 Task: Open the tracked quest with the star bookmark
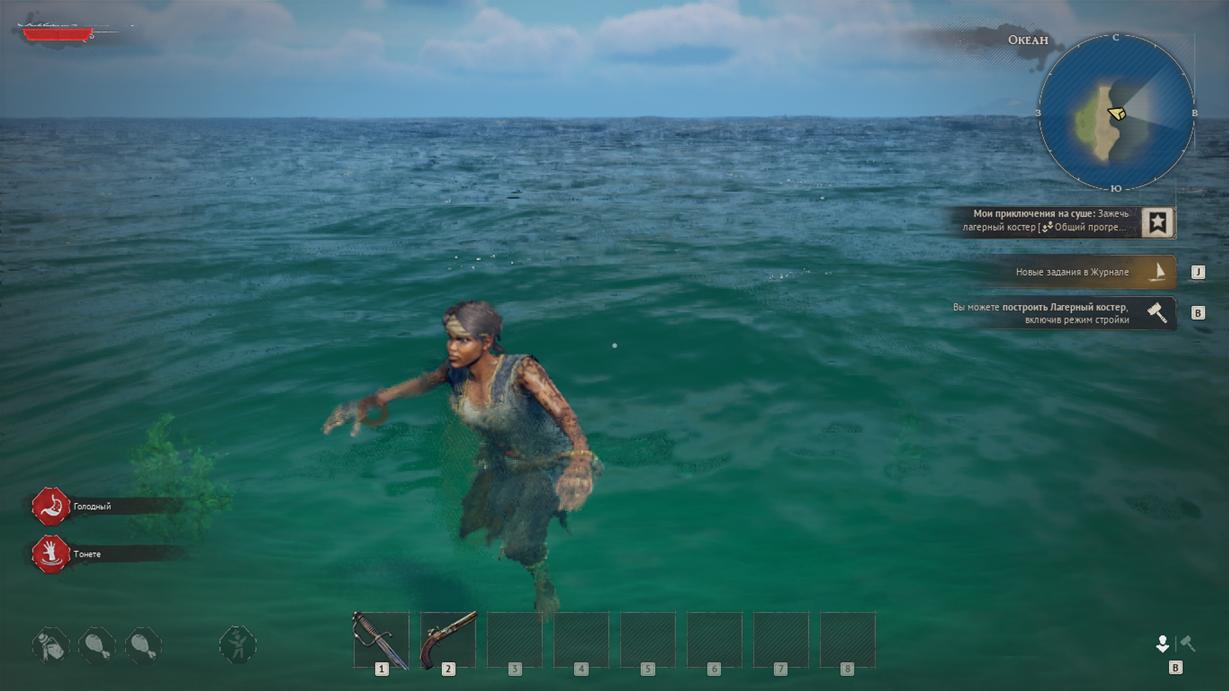(1157, 222)
